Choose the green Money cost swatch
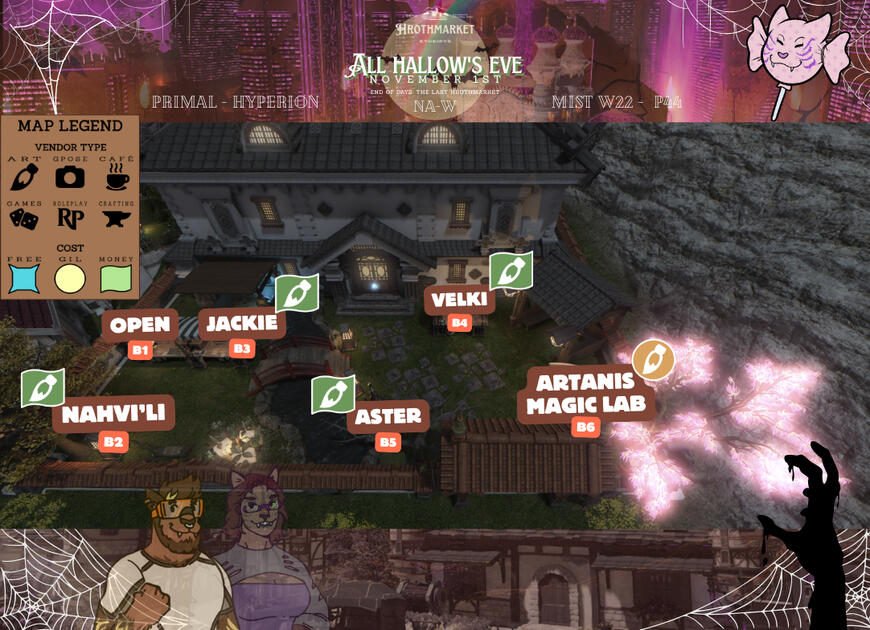This screenshot has height=630, width=870. point(116,278)
